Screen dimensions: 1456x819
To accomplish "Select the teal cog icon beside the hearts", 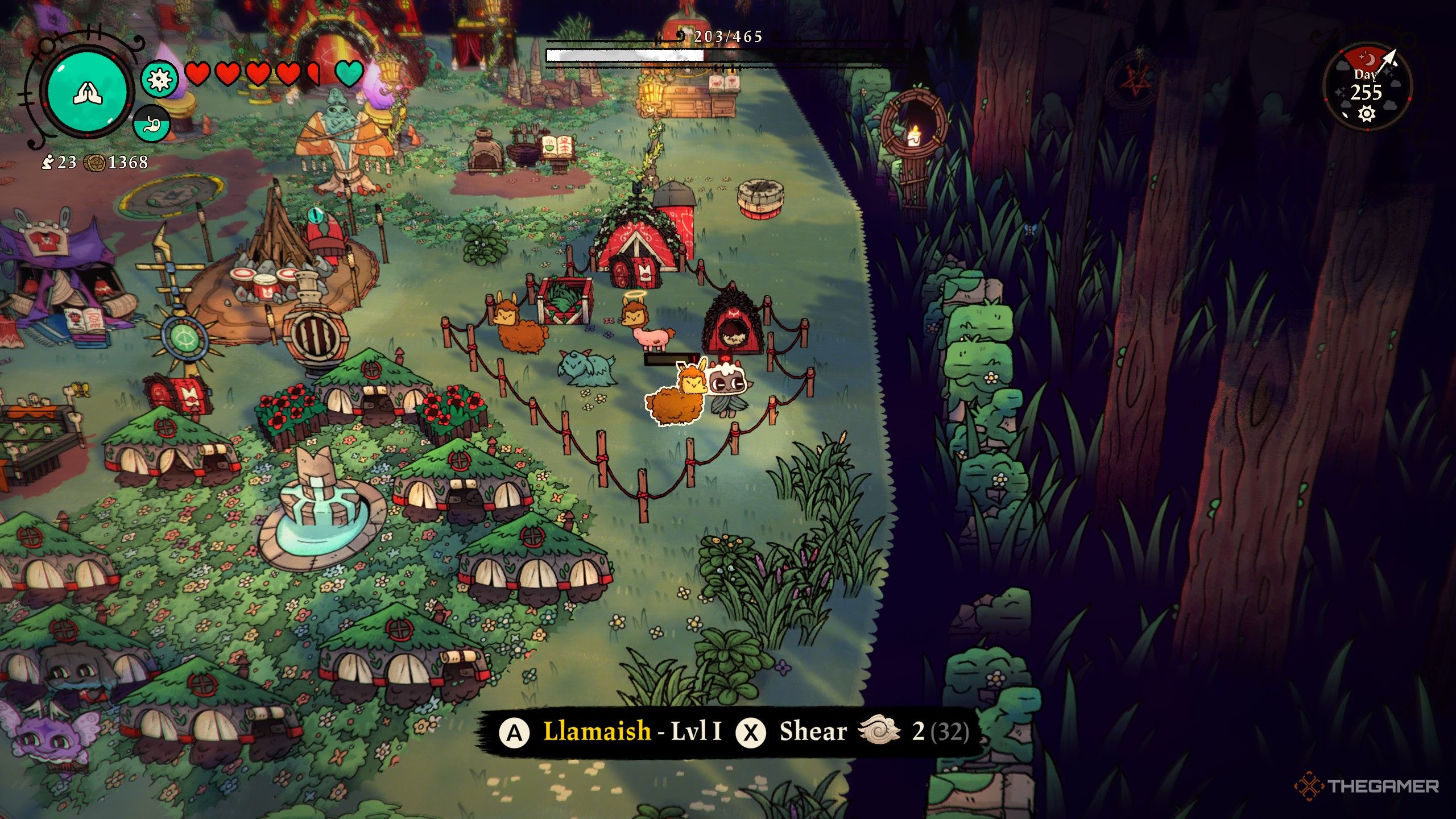I will coord(159,79).
